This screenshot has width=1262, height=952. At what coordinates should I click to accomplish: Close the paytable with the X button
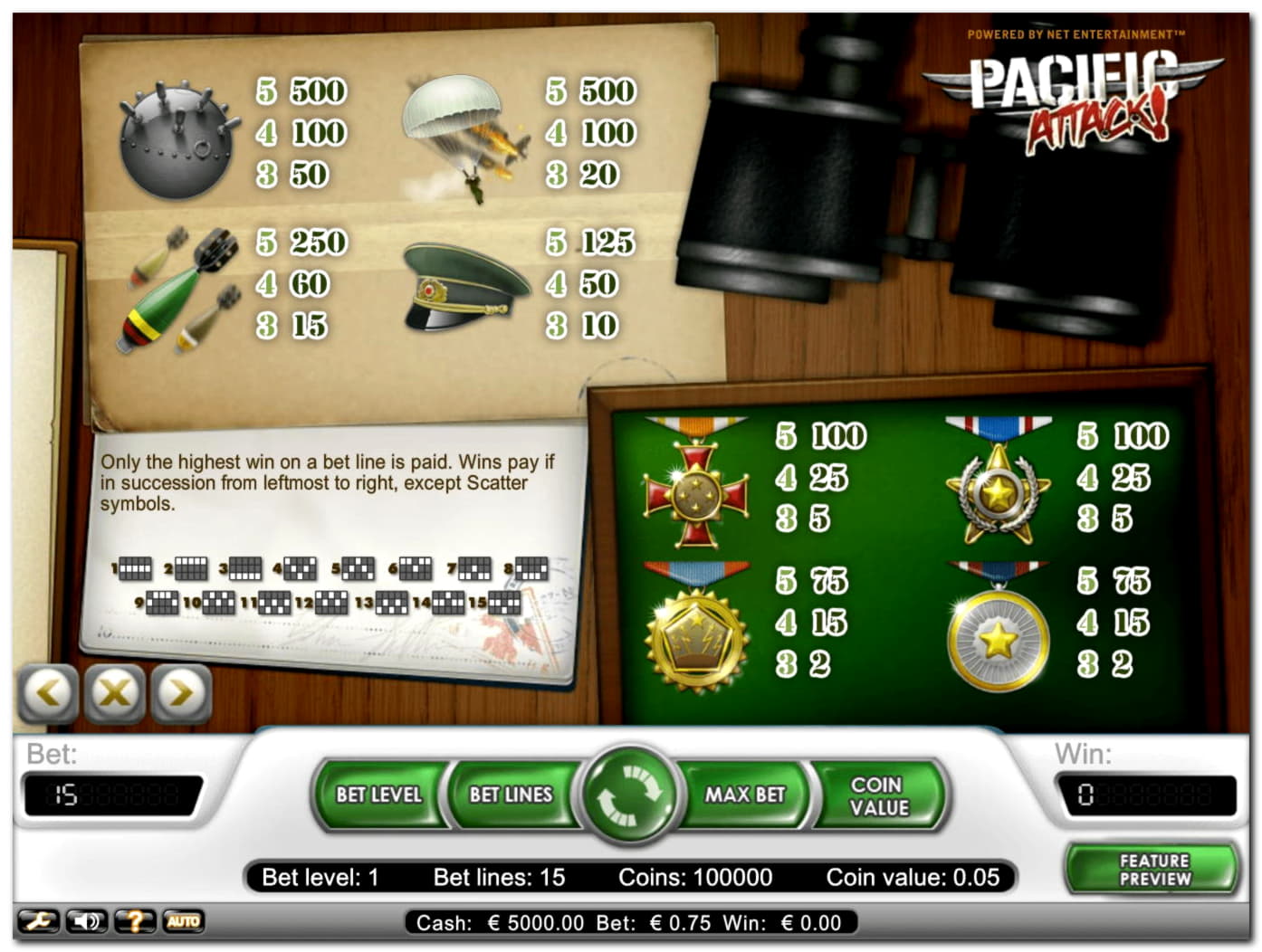115,693
